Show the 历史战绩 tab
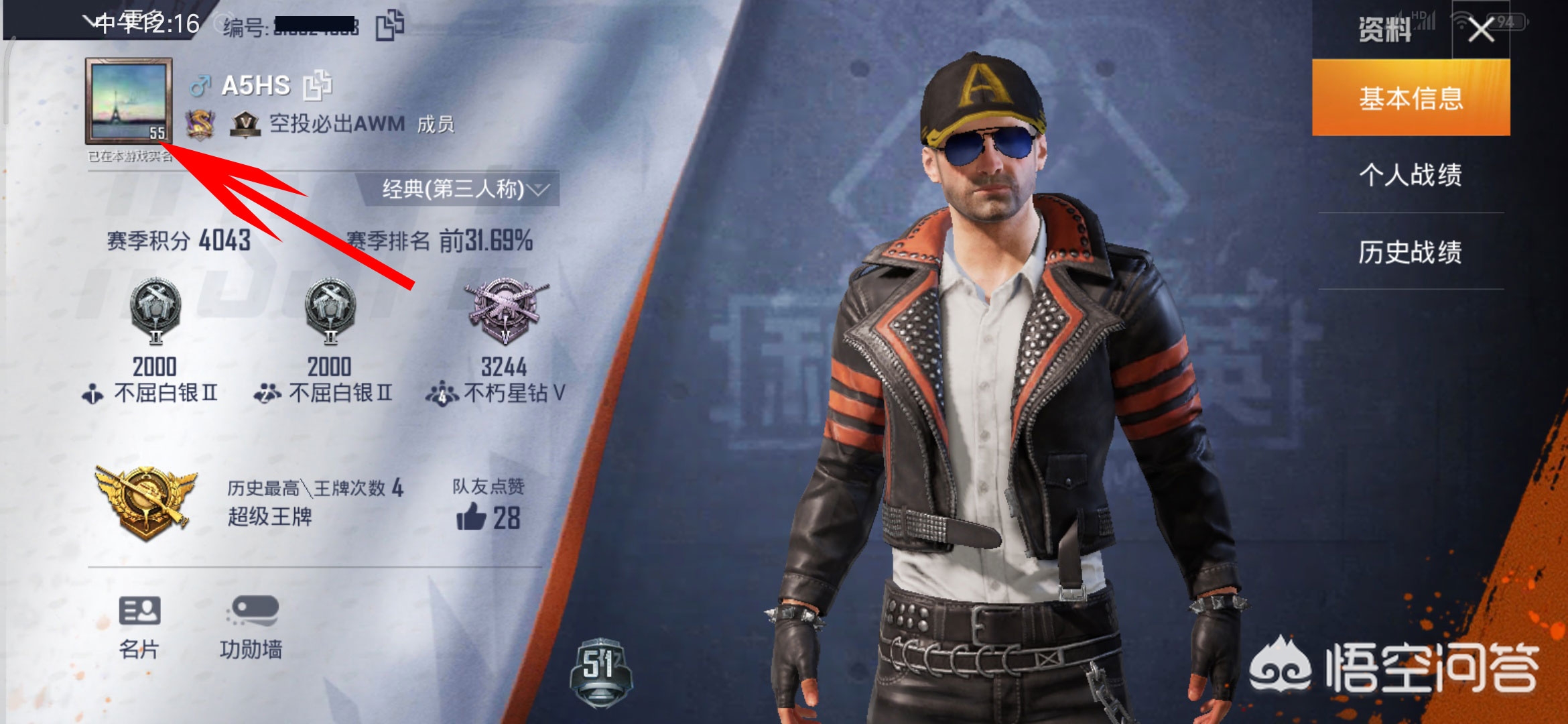 (x=1411, y=252)
